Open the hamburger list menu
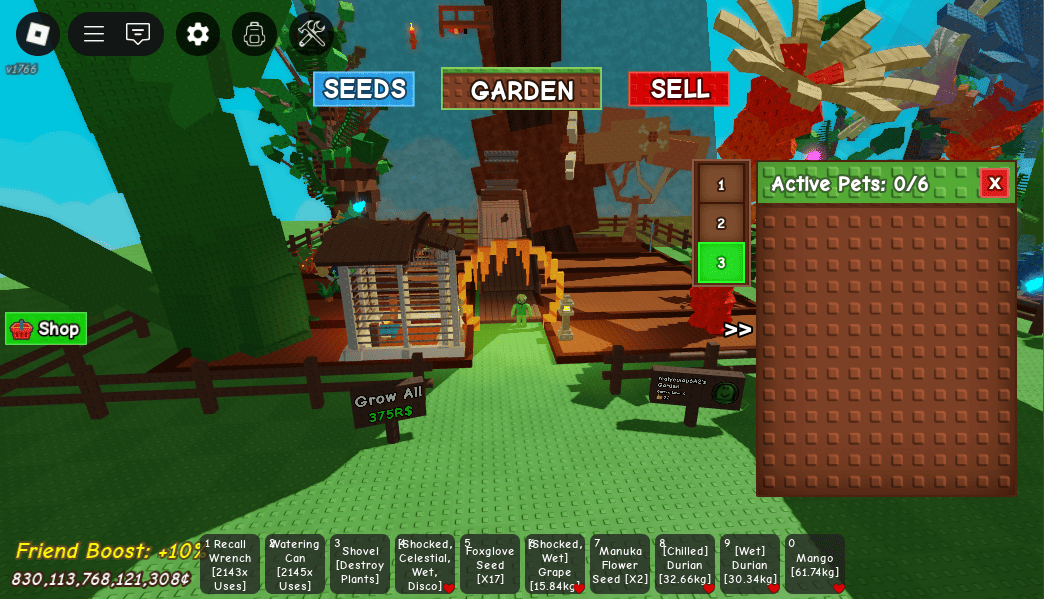The image size is (1044, 599). [x=94, y=34]
